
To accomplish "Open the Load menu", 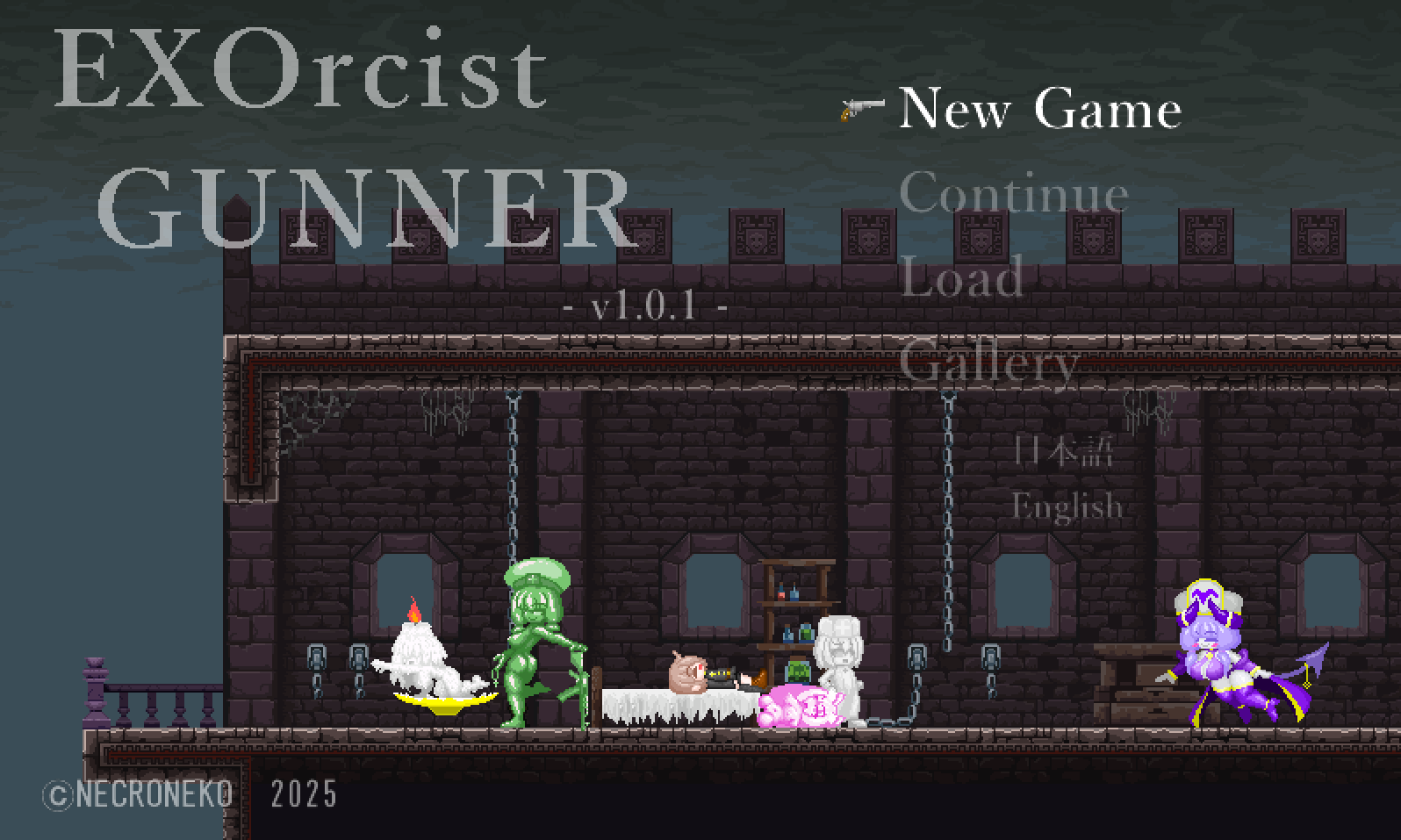I will [961, 277].
